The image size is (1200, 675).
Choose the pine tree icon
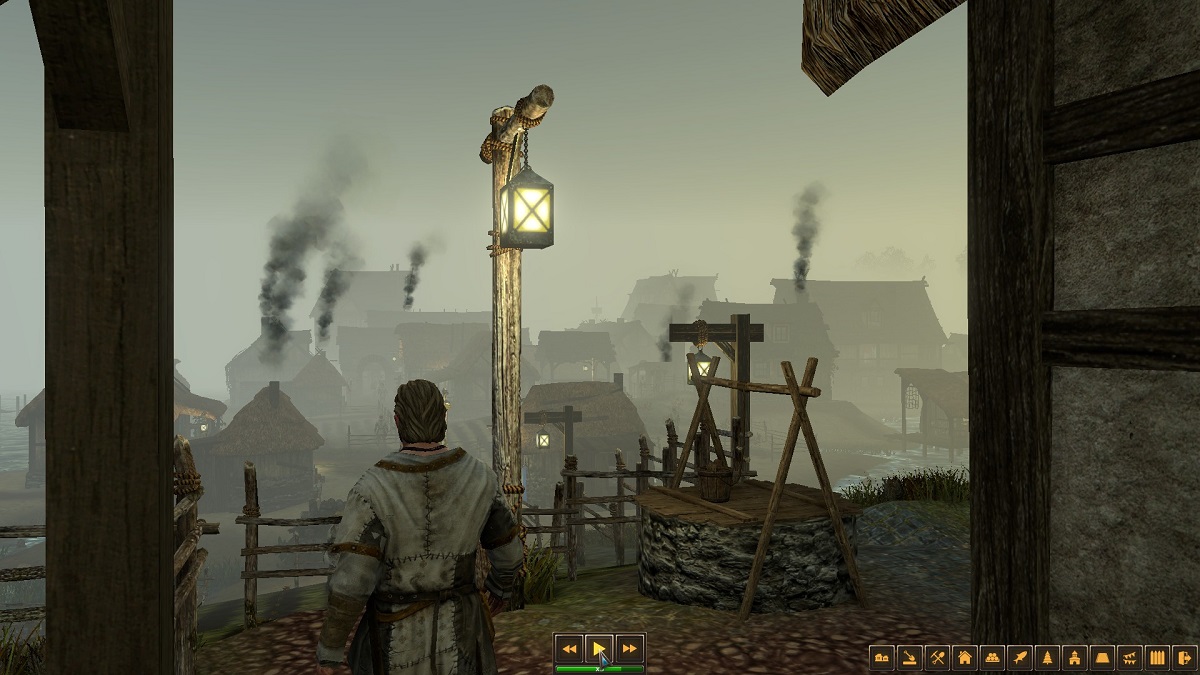(1048, 657)
